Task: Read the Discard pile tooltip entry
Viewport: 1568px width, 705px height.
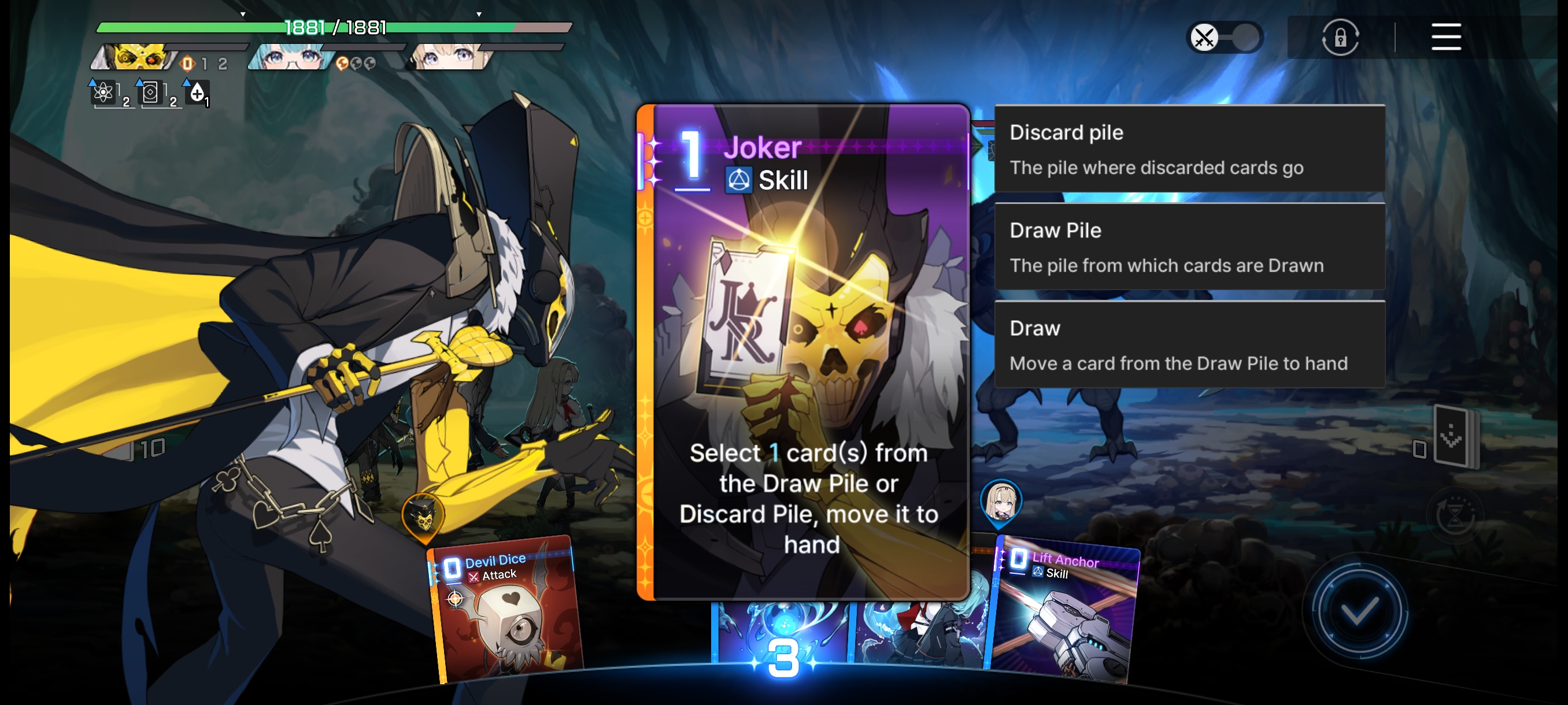Action: tap(1189, 149)
